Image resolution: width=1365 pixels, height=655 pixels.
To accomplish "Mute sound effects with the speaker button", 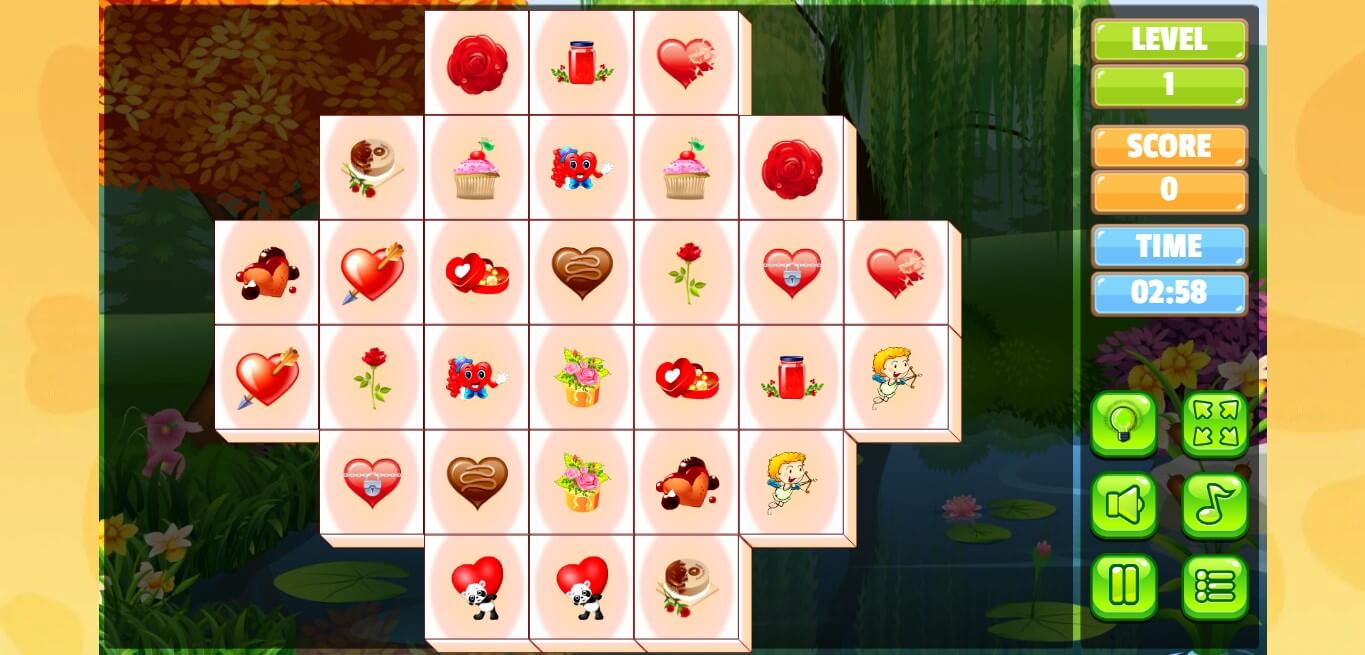I will click(x=1124, y=505).
